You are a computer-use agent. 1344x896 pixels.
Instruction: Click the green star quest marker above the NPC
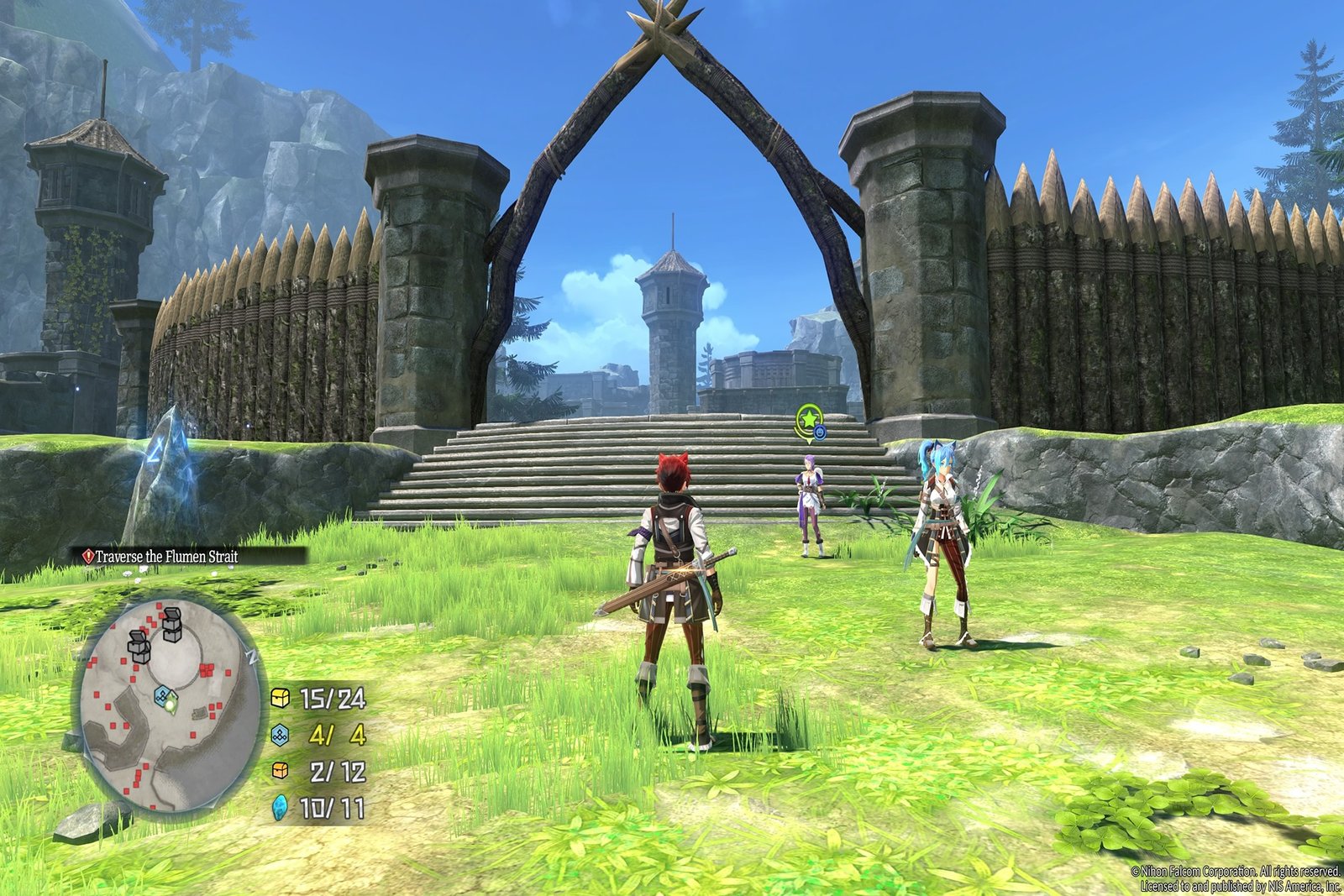pos(809,418)
